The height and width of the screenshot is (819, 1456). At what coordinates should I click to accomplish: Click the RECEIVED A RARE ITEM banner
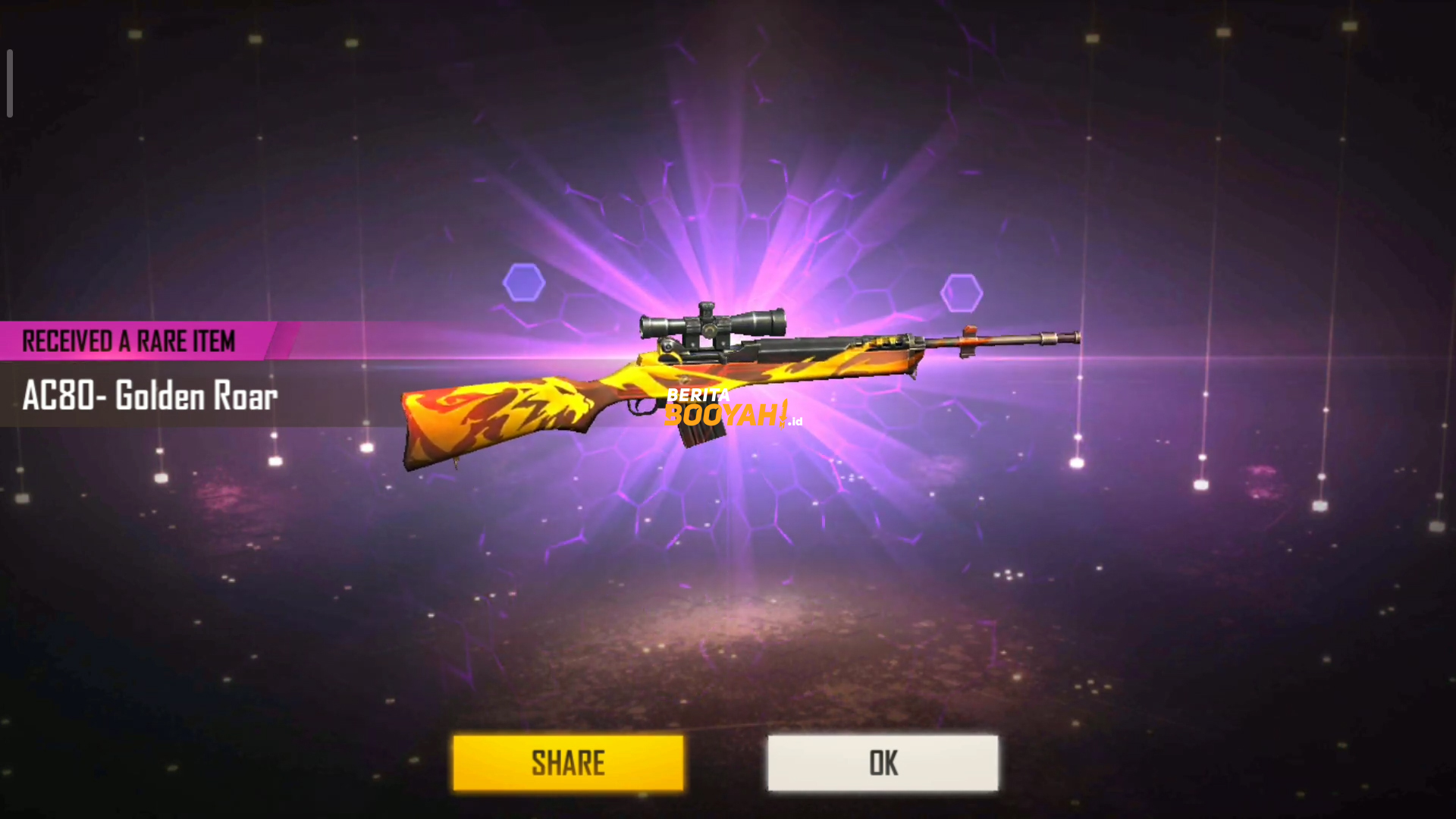129,341
